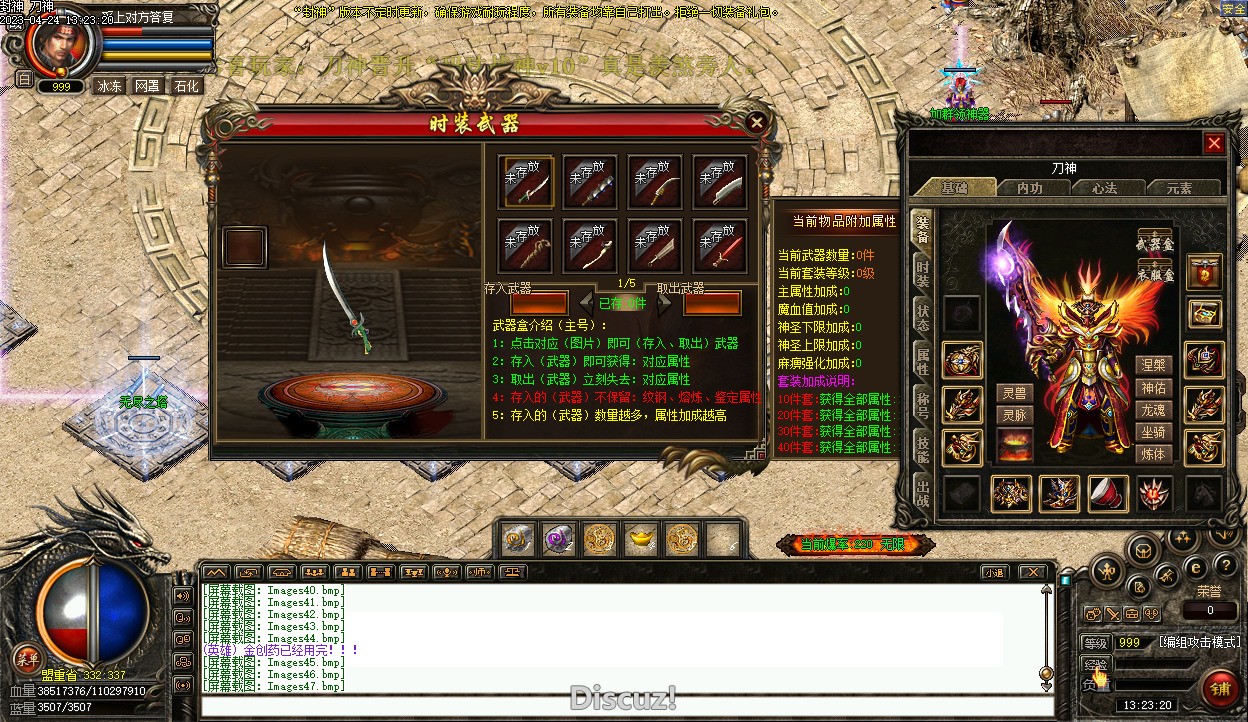Click the chat input field
This screenshot has width=1248, height=722.
click(x=620, y=707)
